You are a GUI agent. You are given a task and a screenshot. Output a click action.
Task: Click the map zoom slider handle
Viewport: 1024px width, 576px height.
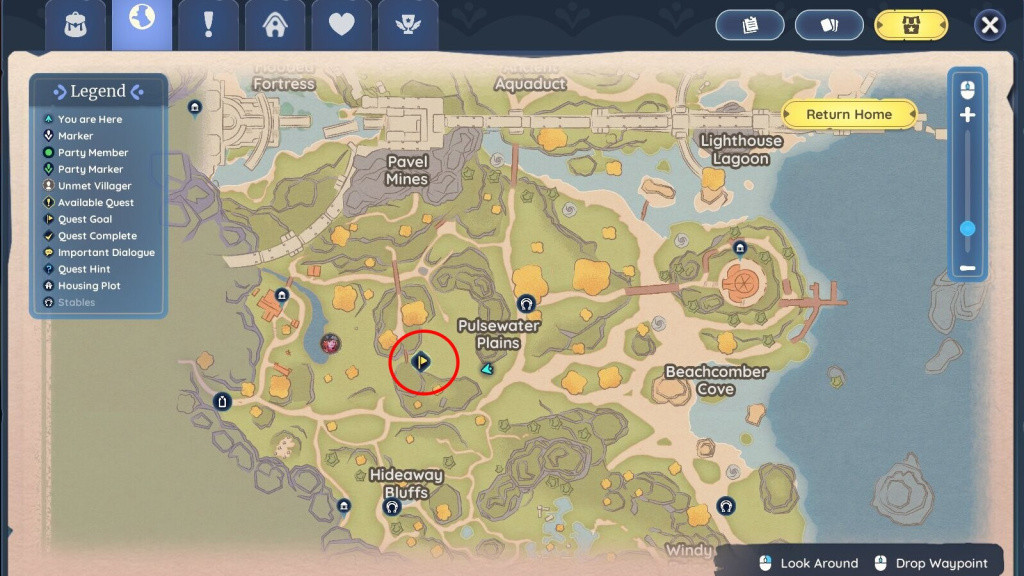point(967,229)
